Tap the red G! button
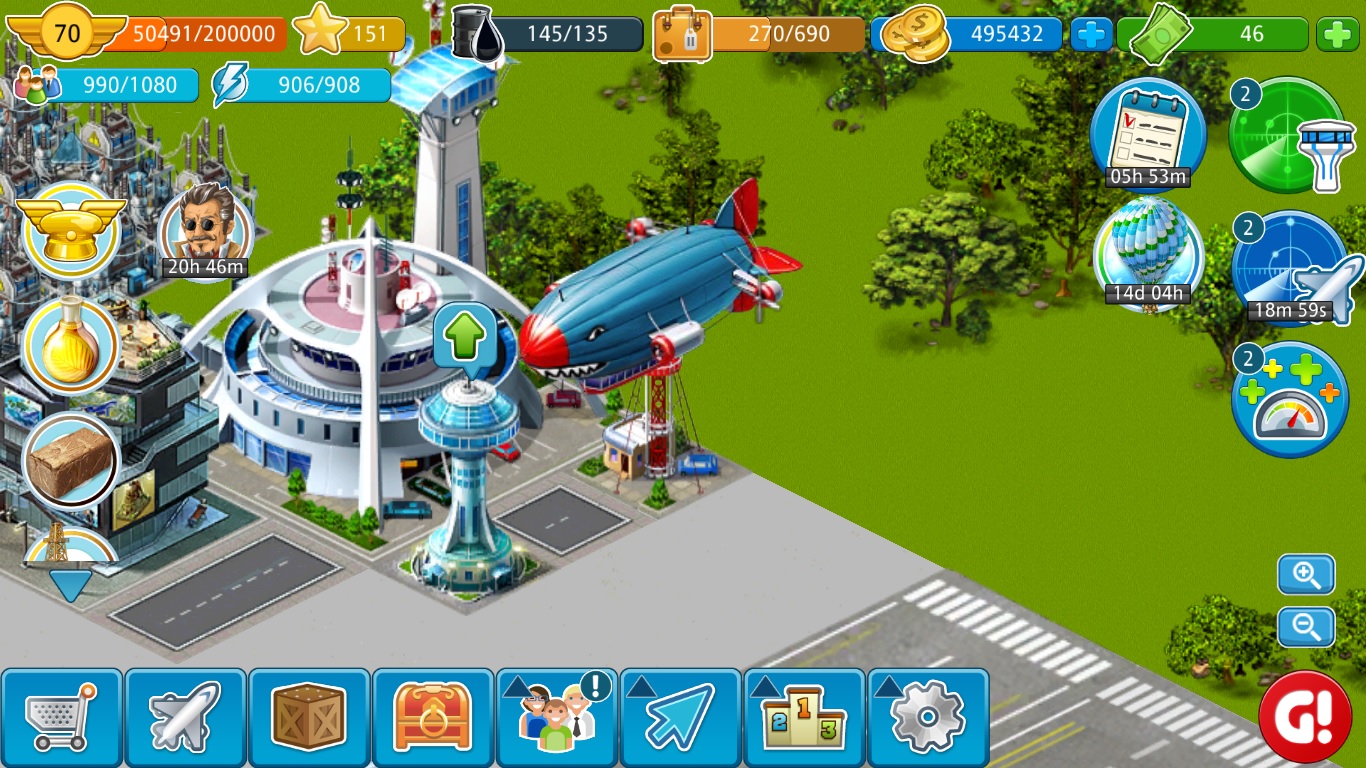The width and height of the screenshot is (1366, 768). 1304,716
